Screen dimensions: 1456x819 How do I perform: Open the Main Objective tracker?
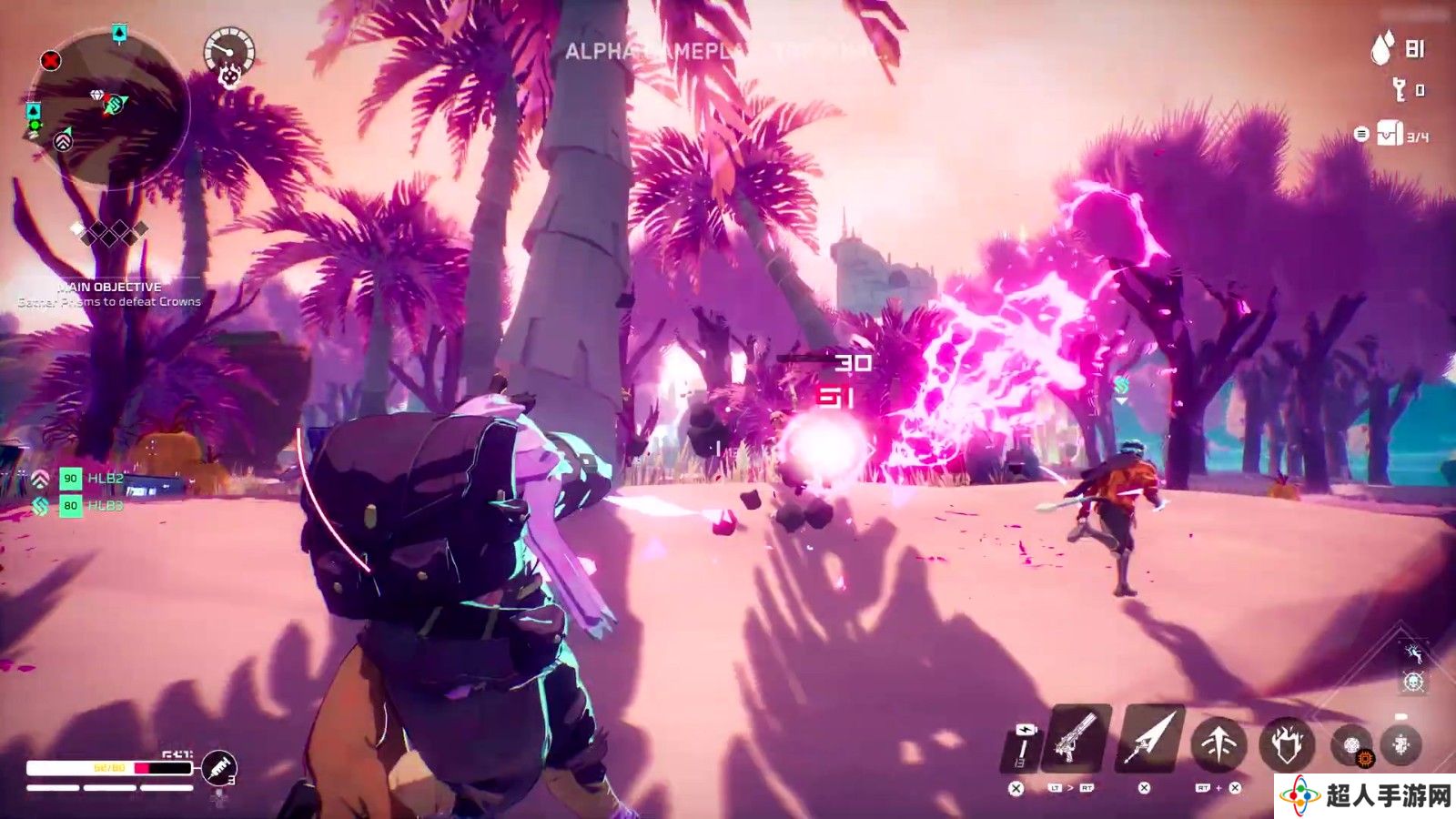pos(109,294)
